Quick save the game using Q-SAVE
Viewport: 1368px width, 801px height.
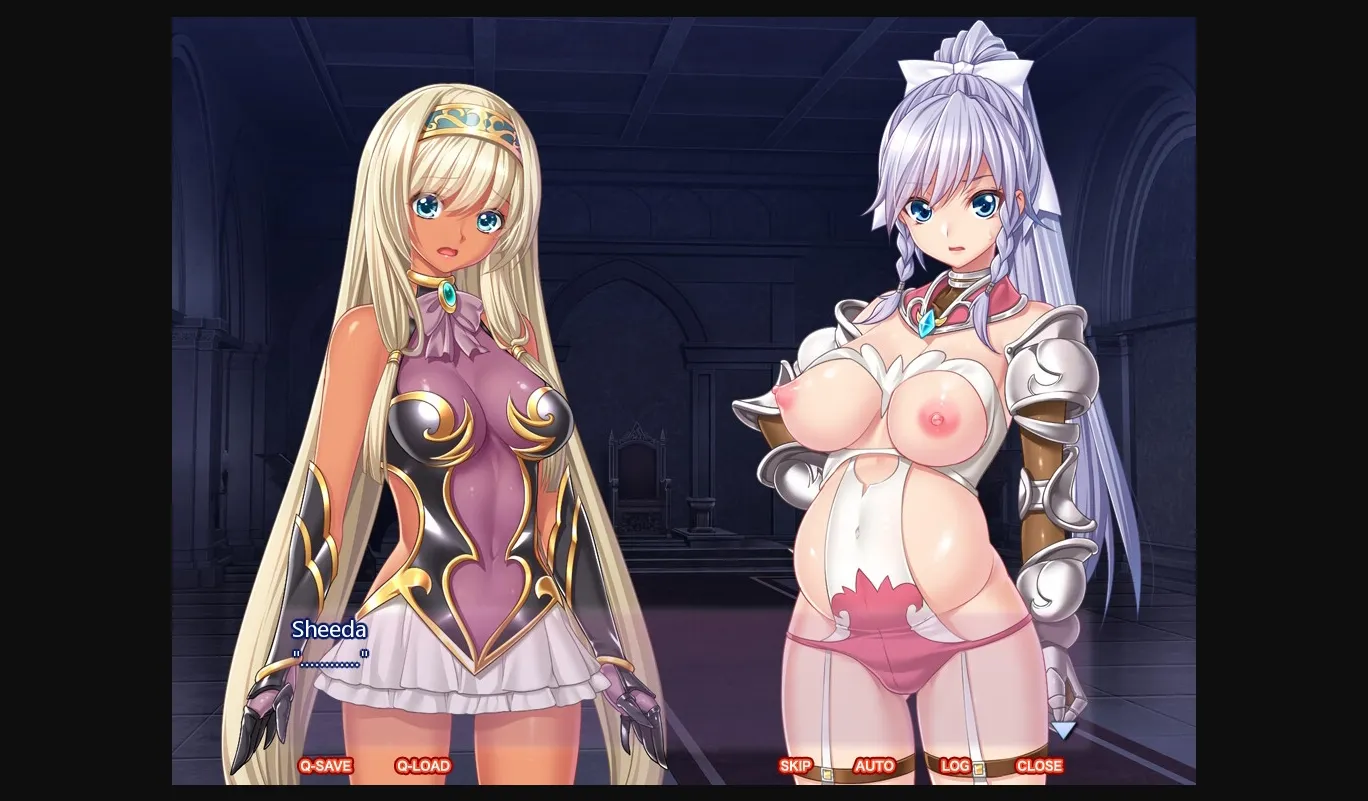pyautogui.click(x=328, y=765)
